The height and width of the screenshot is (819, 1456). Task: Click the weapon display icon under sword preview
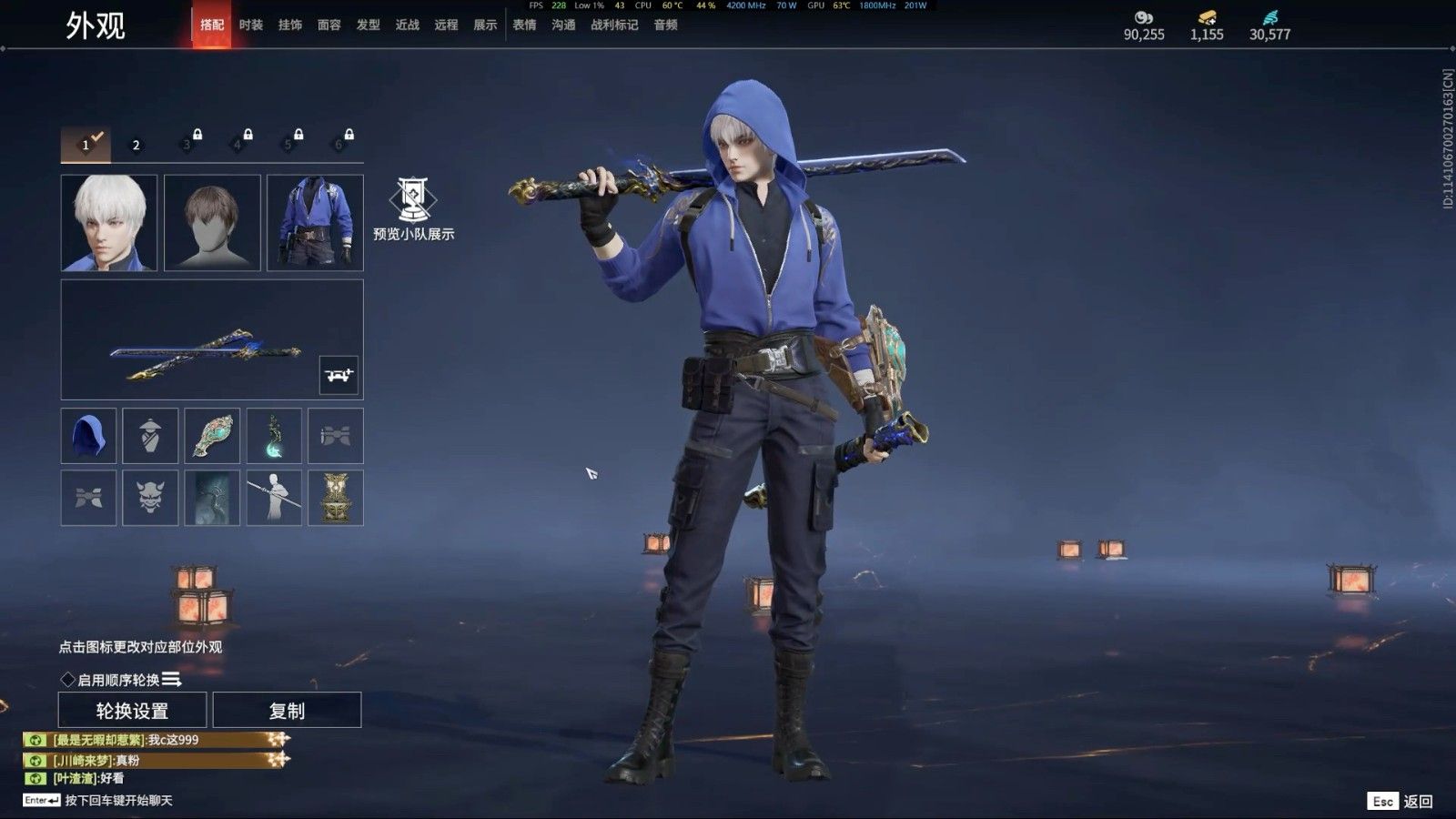(x=338, y=374)
